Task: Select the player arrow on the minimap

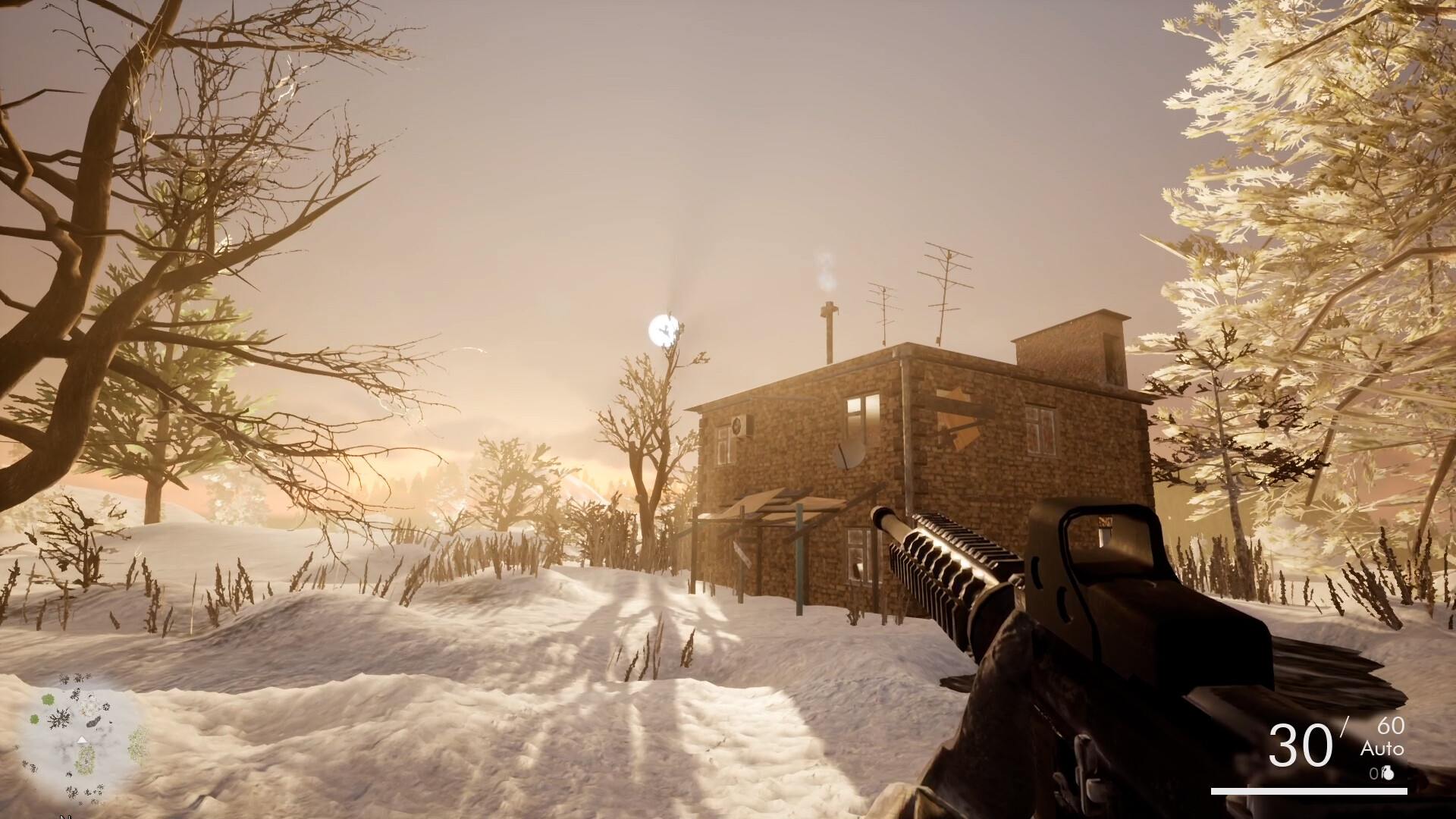Action: click(82, 739)
